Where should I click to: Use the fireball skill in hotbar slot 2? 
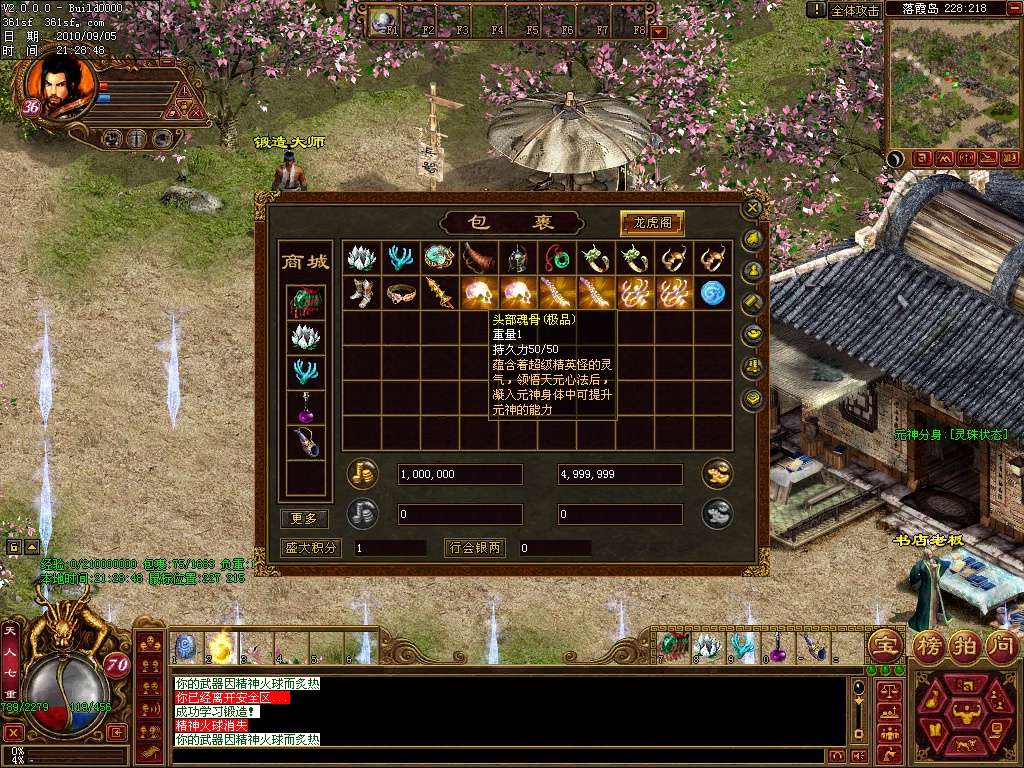click(220, 647)
